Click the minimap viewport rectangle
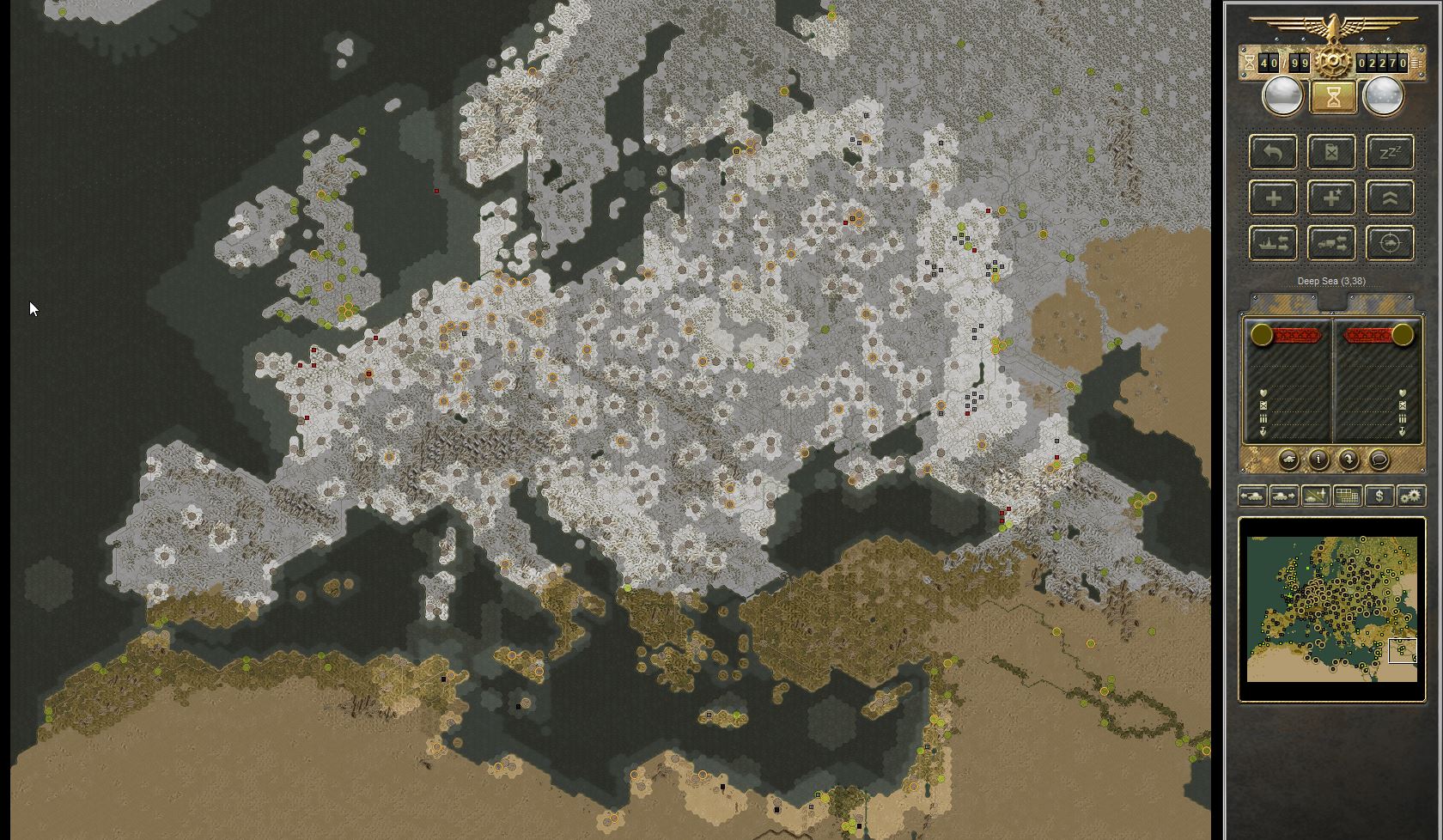 click(x=1403, y=651)
